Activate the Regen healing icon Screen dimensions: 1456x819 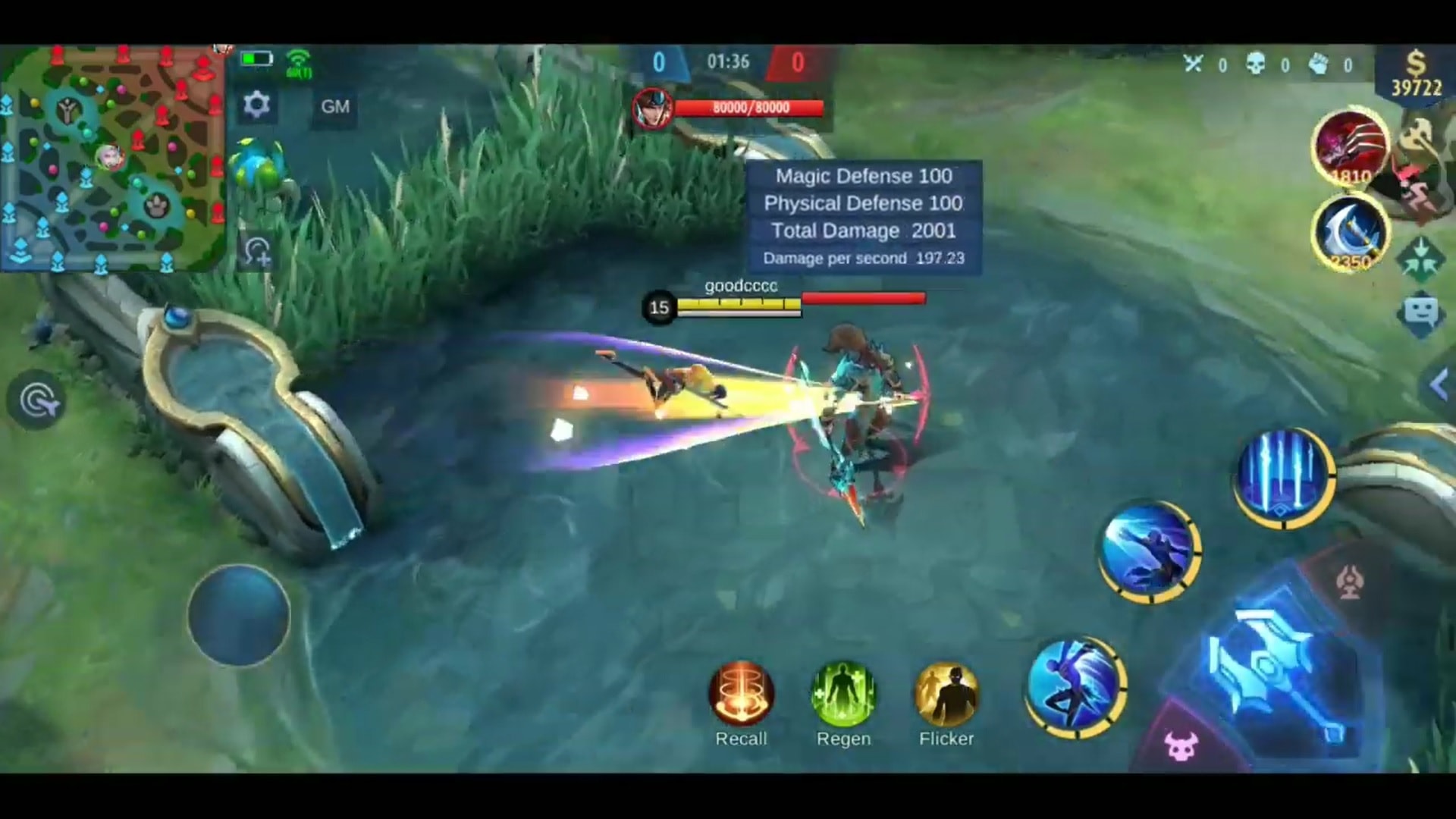843,692
